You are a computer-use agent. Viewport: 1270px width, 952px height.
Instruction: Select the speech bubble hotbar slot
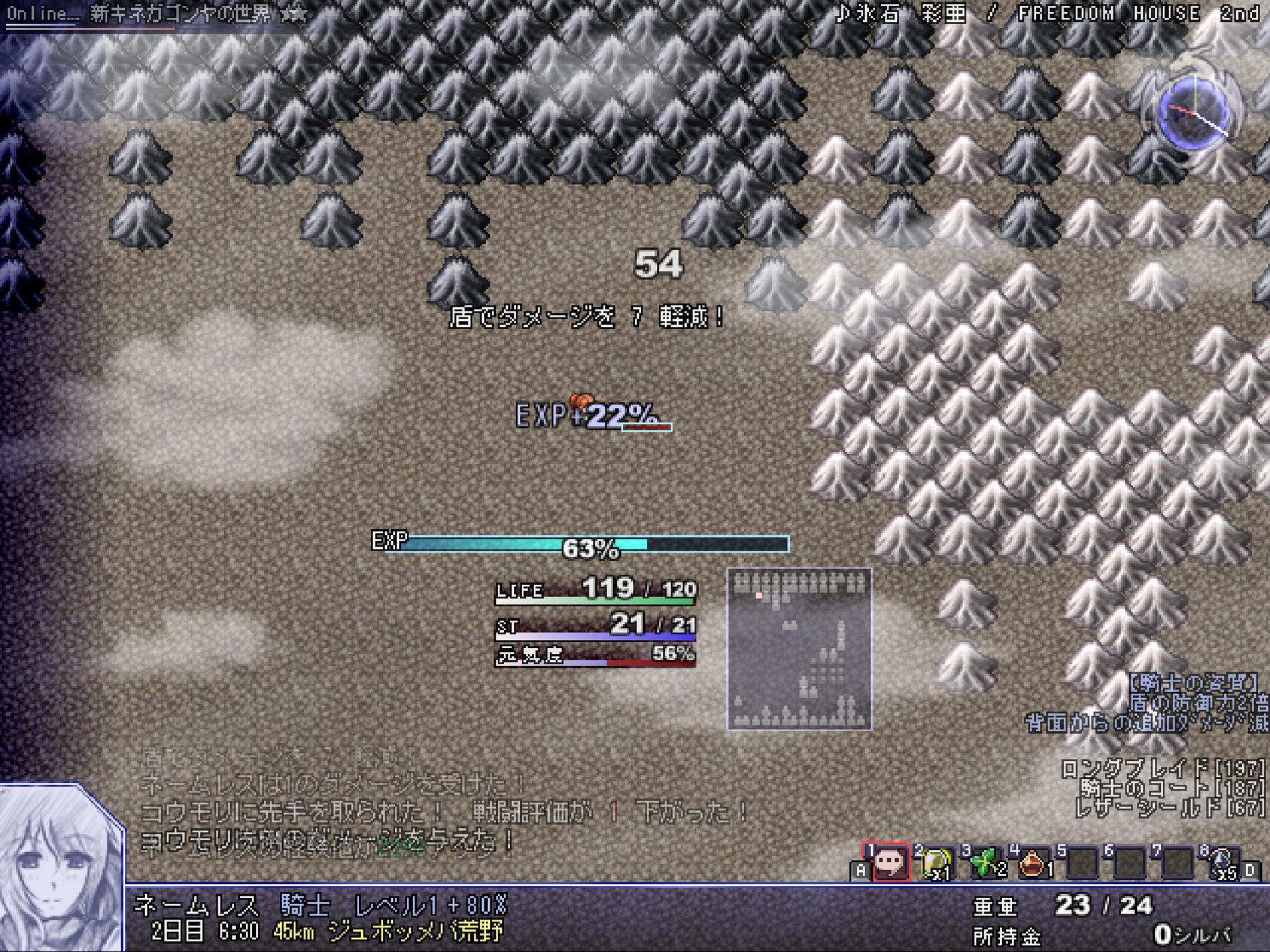click(890, 862)
